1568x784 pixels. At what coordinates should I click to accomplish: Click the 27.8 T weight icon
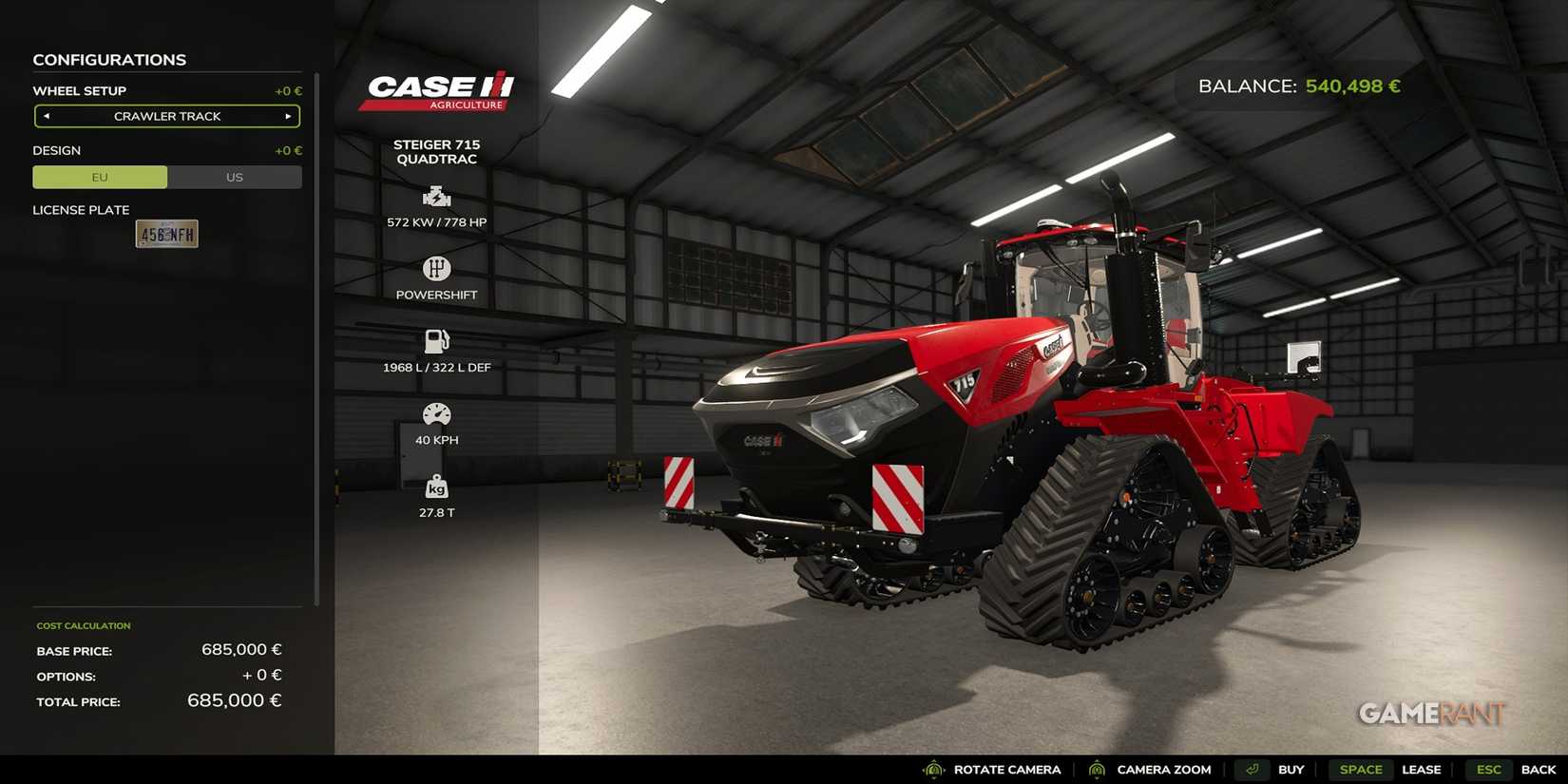(436, 488)
